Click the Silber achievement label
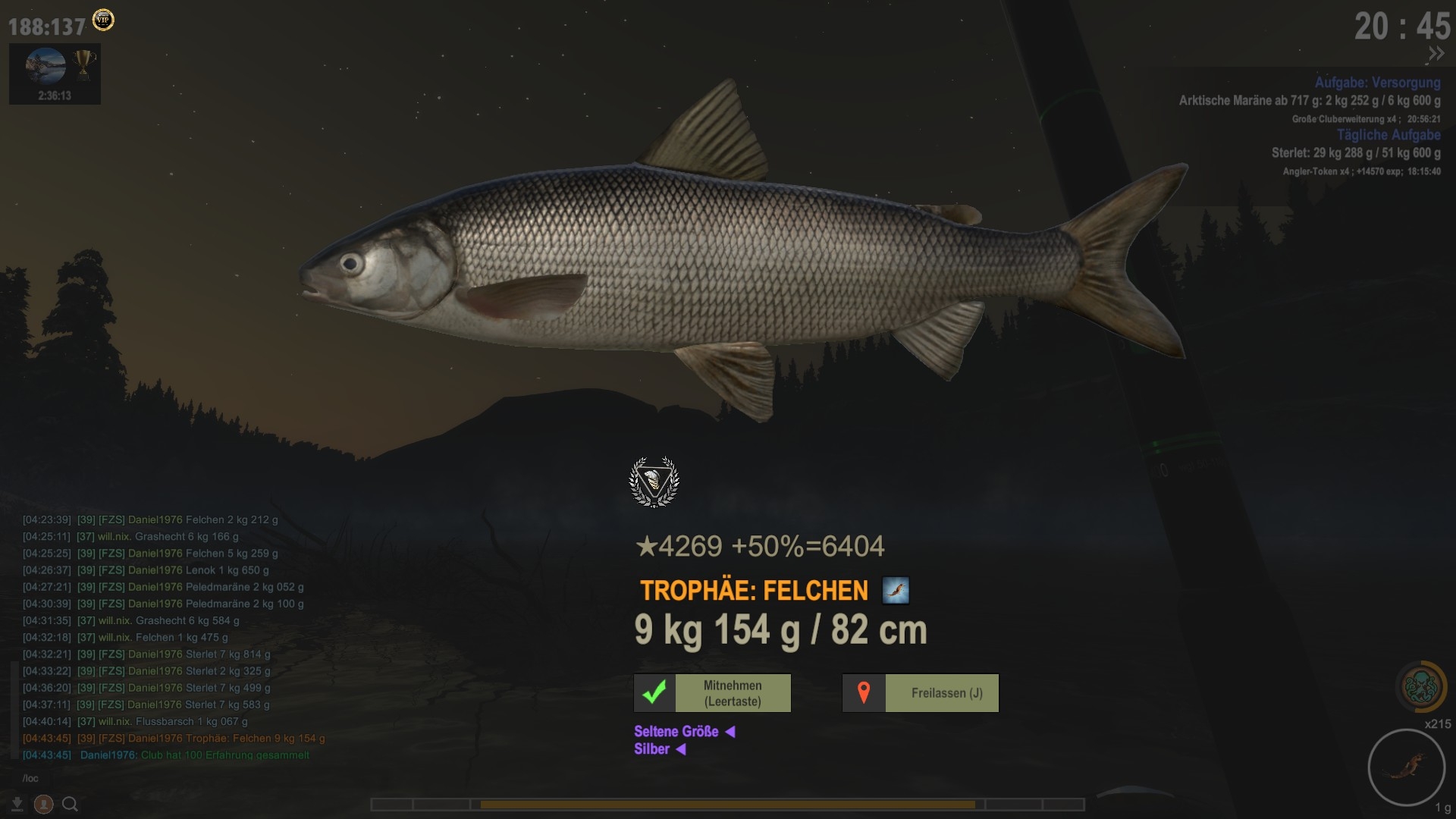The image size is (1456, 819). point(652,749)
